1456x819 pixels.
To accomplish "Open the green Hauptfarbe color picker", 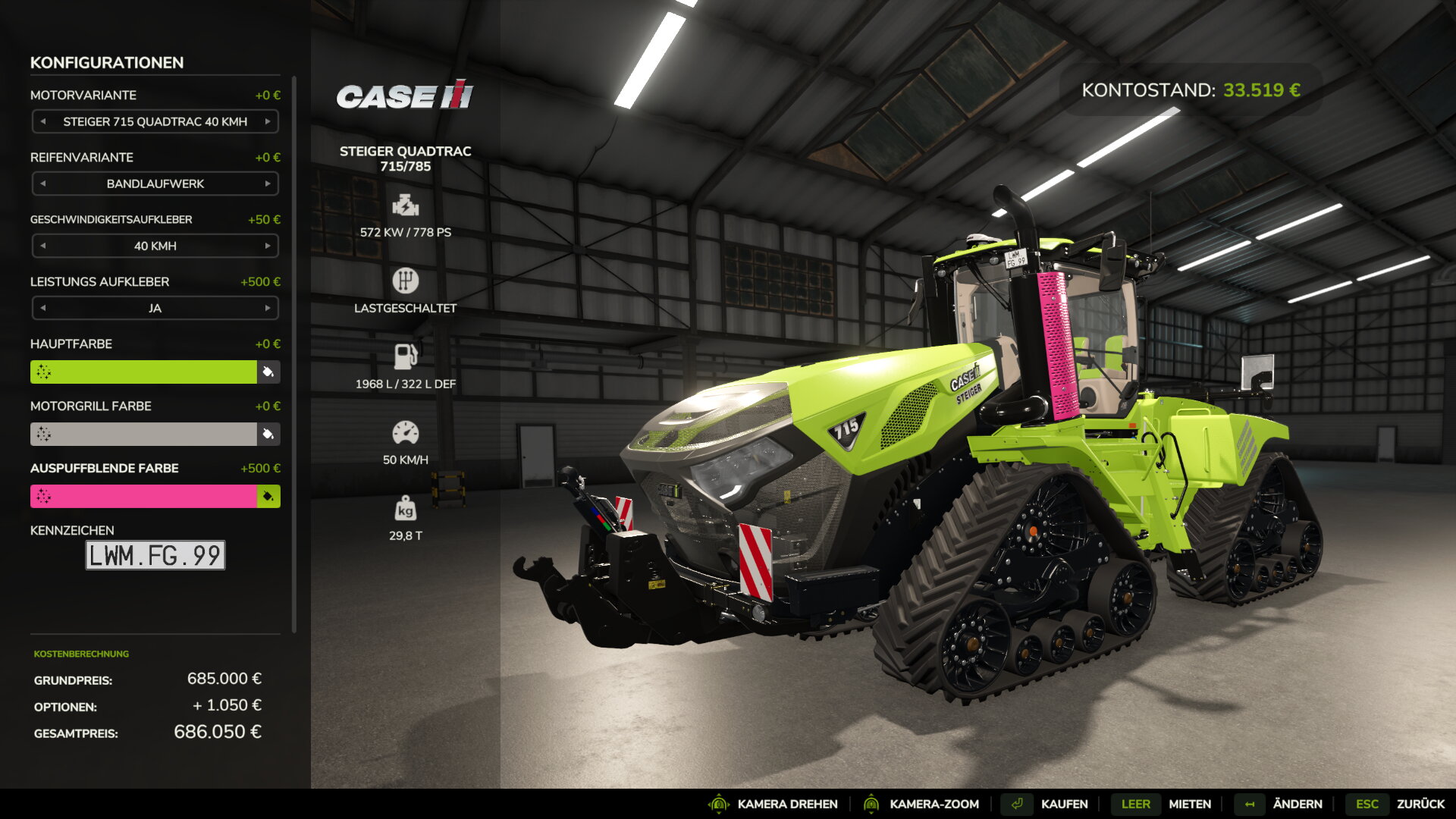I will tap(143, 372).
